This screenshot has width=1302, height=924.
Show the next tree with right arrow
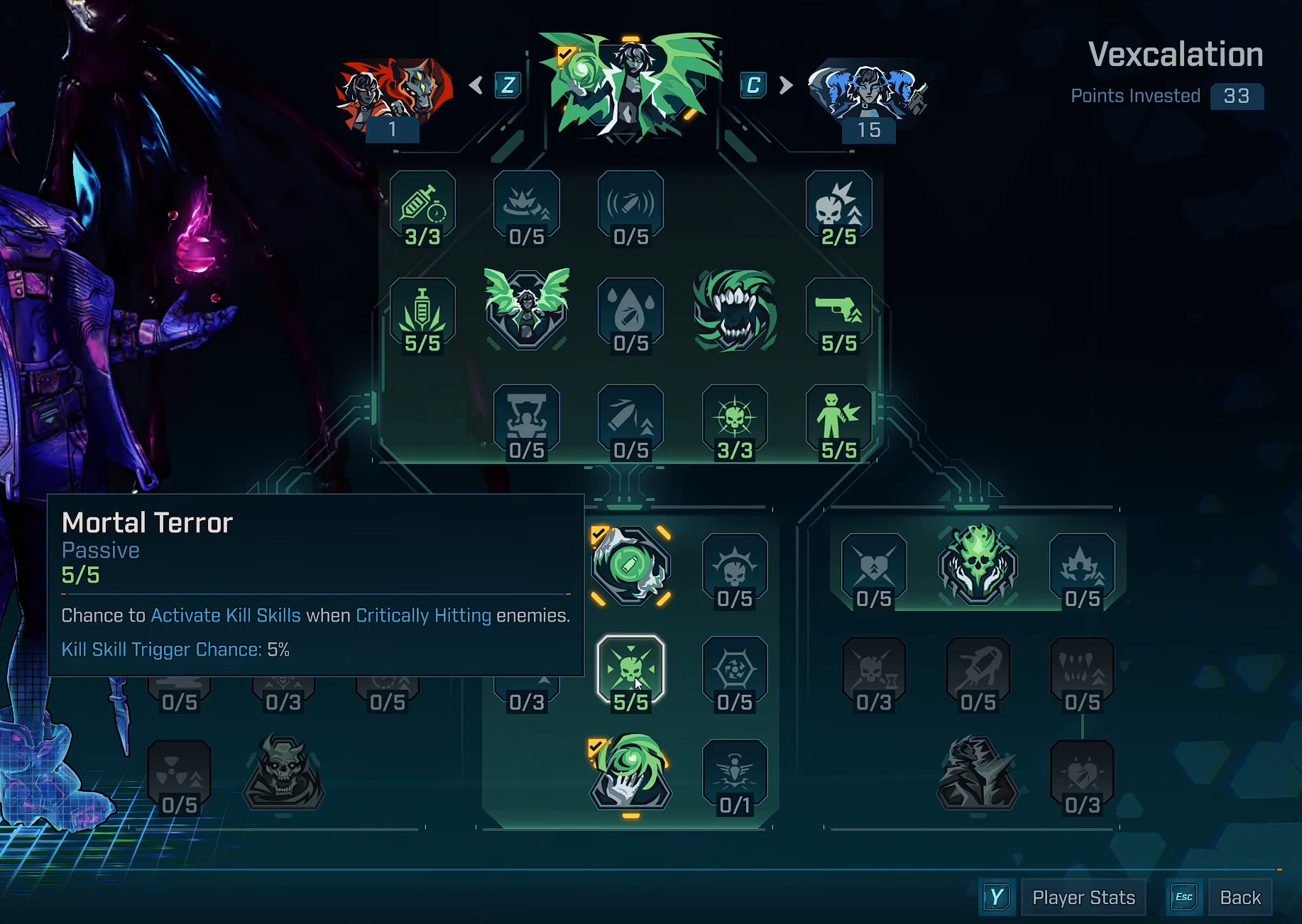tap(785, 85)
